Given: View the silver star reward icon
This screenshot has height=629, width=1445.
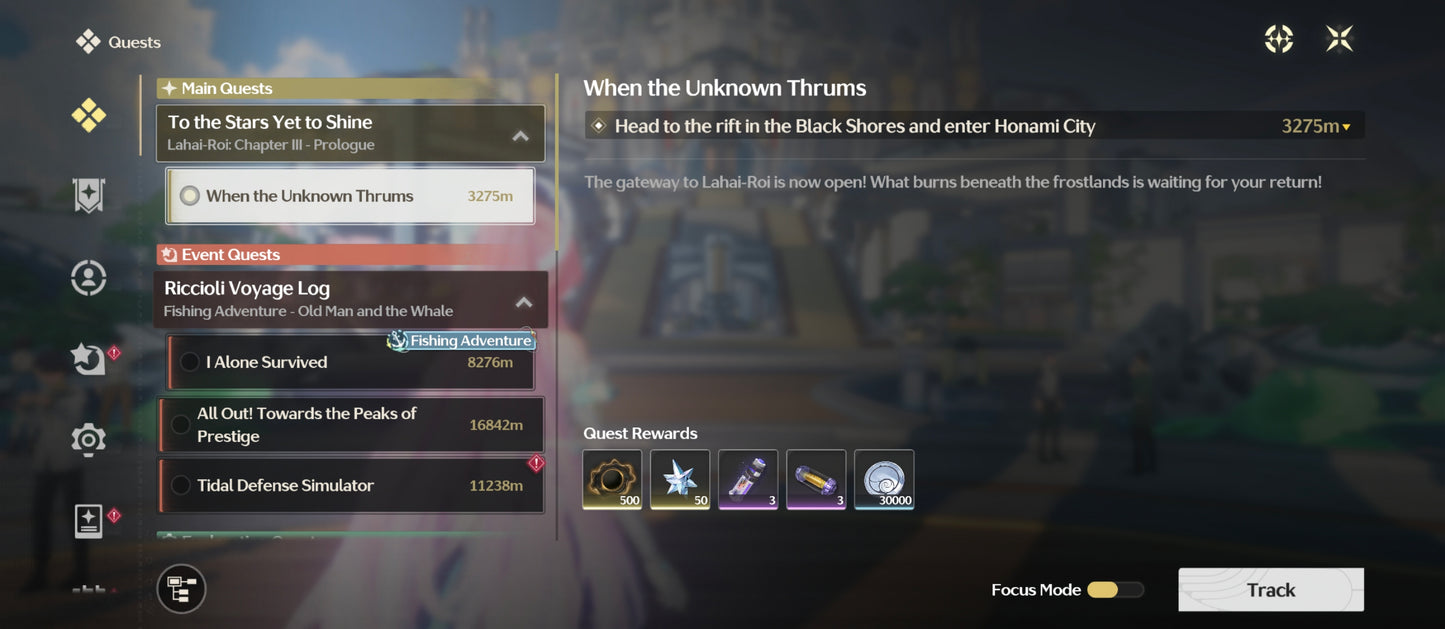Looking at the screenshot, I should pyautogui.click(x=680, y=479).
